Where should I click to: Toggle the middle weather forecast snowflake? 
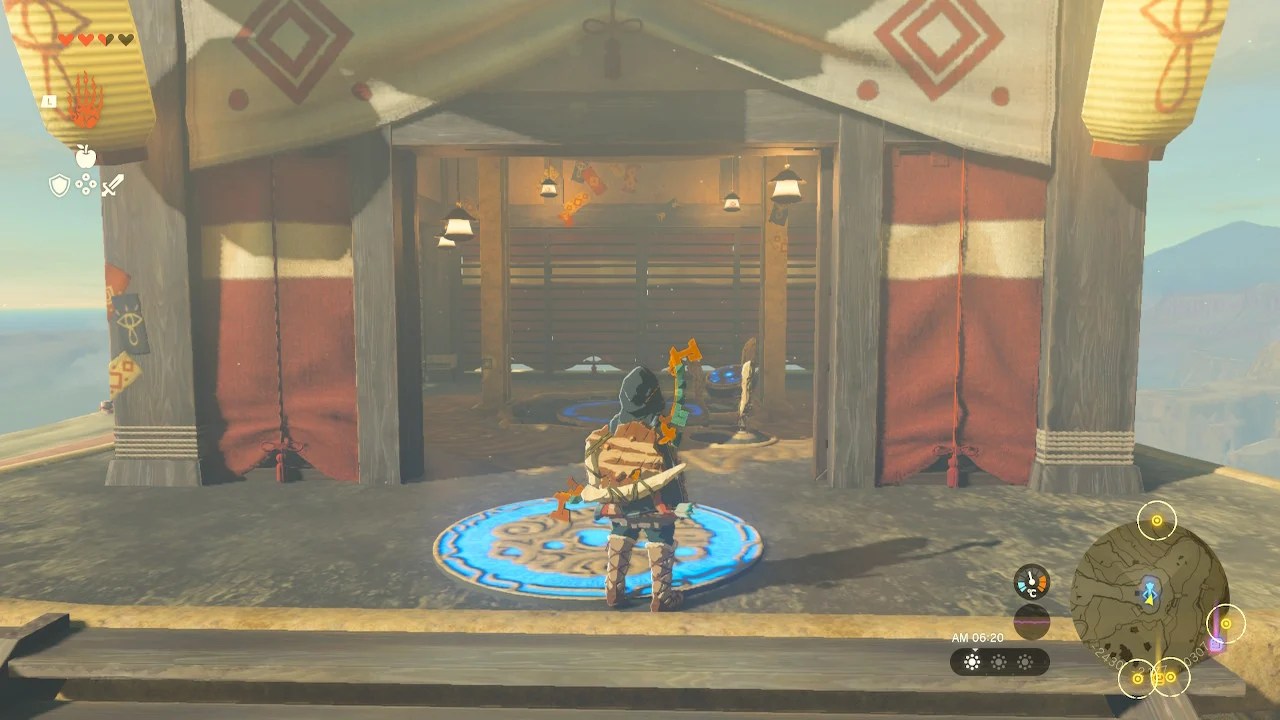997,663
